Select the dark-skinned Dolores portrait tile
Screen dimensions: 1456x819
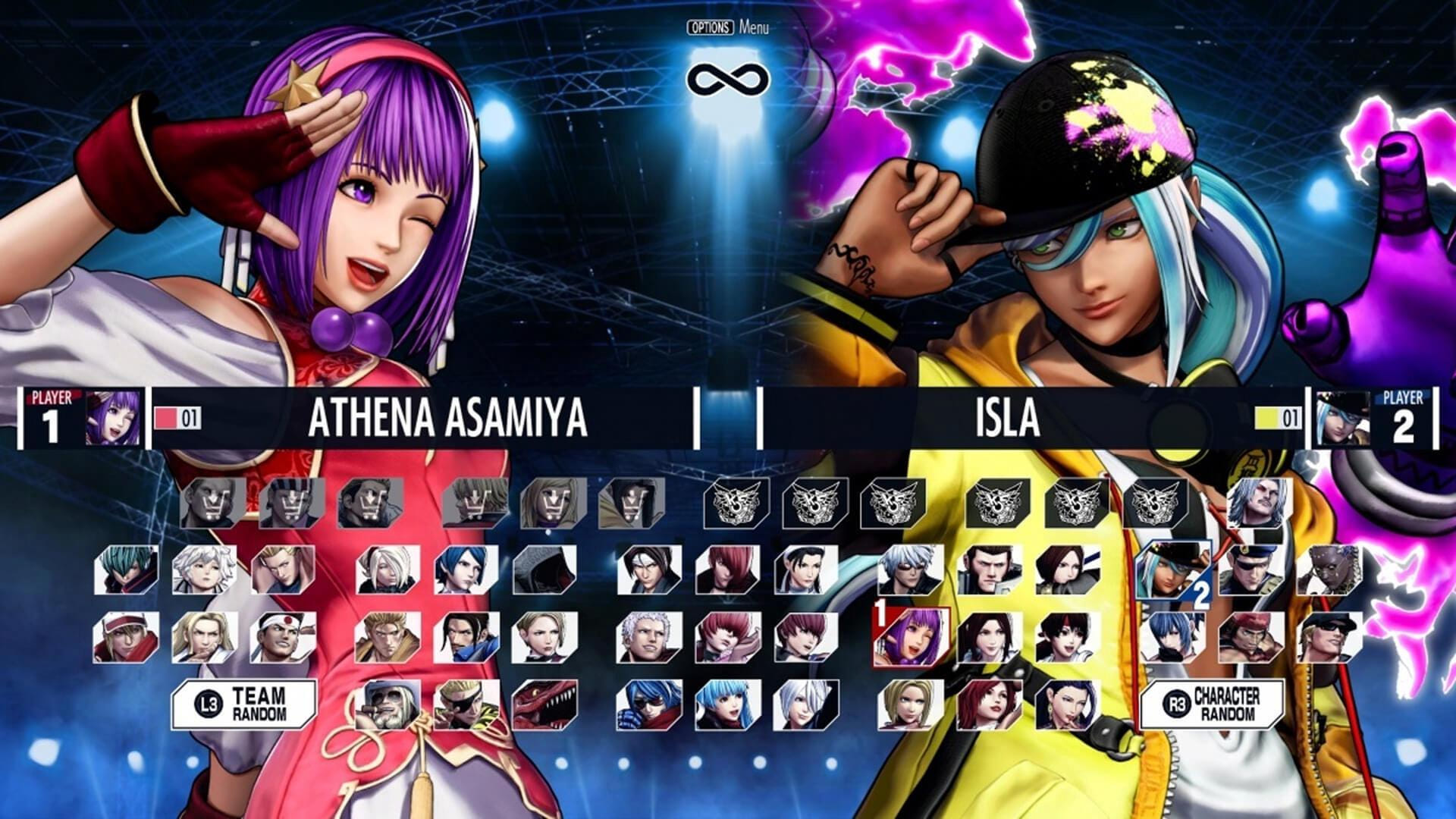(1329, 570)
